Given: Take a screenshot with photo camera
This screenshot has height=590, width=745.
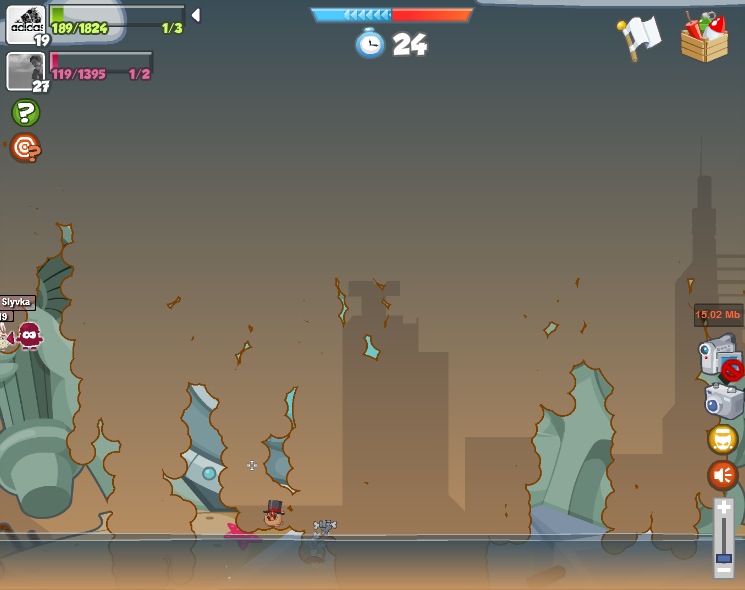Looking at the screenshot, I should click(x=723, y=402).
